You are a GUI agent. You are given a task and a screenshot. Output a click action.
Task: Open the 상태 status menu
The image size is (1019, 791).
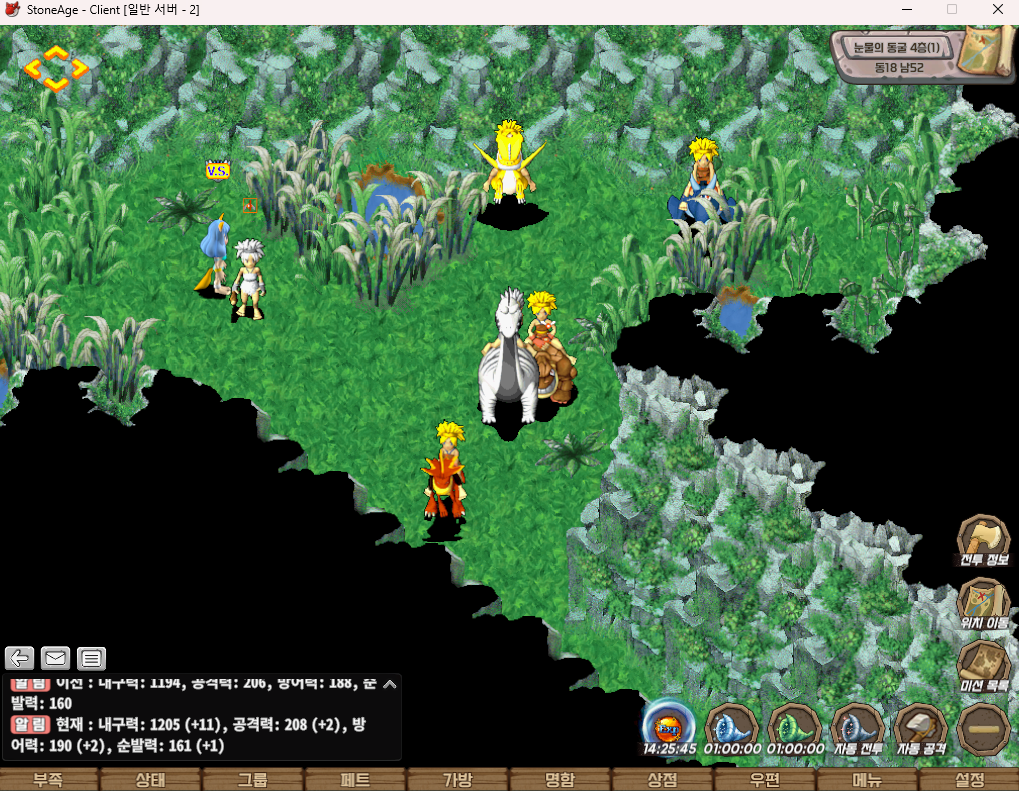[x=152, y=780]
